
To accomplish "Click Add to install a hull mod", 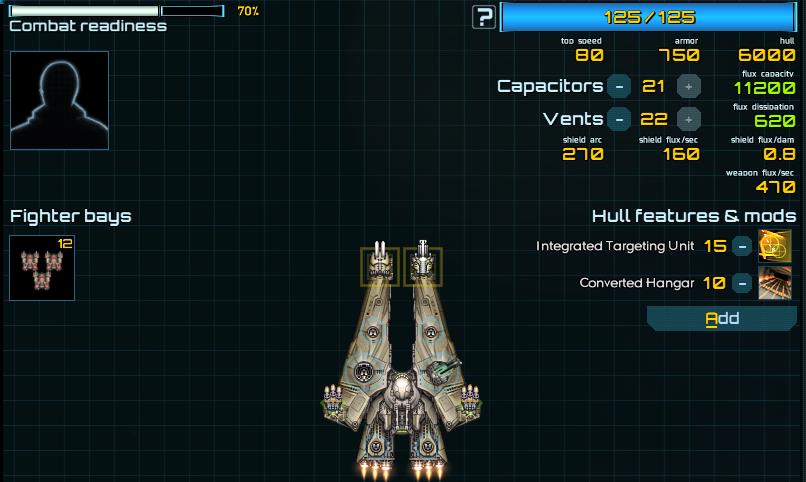I will 721,319.
